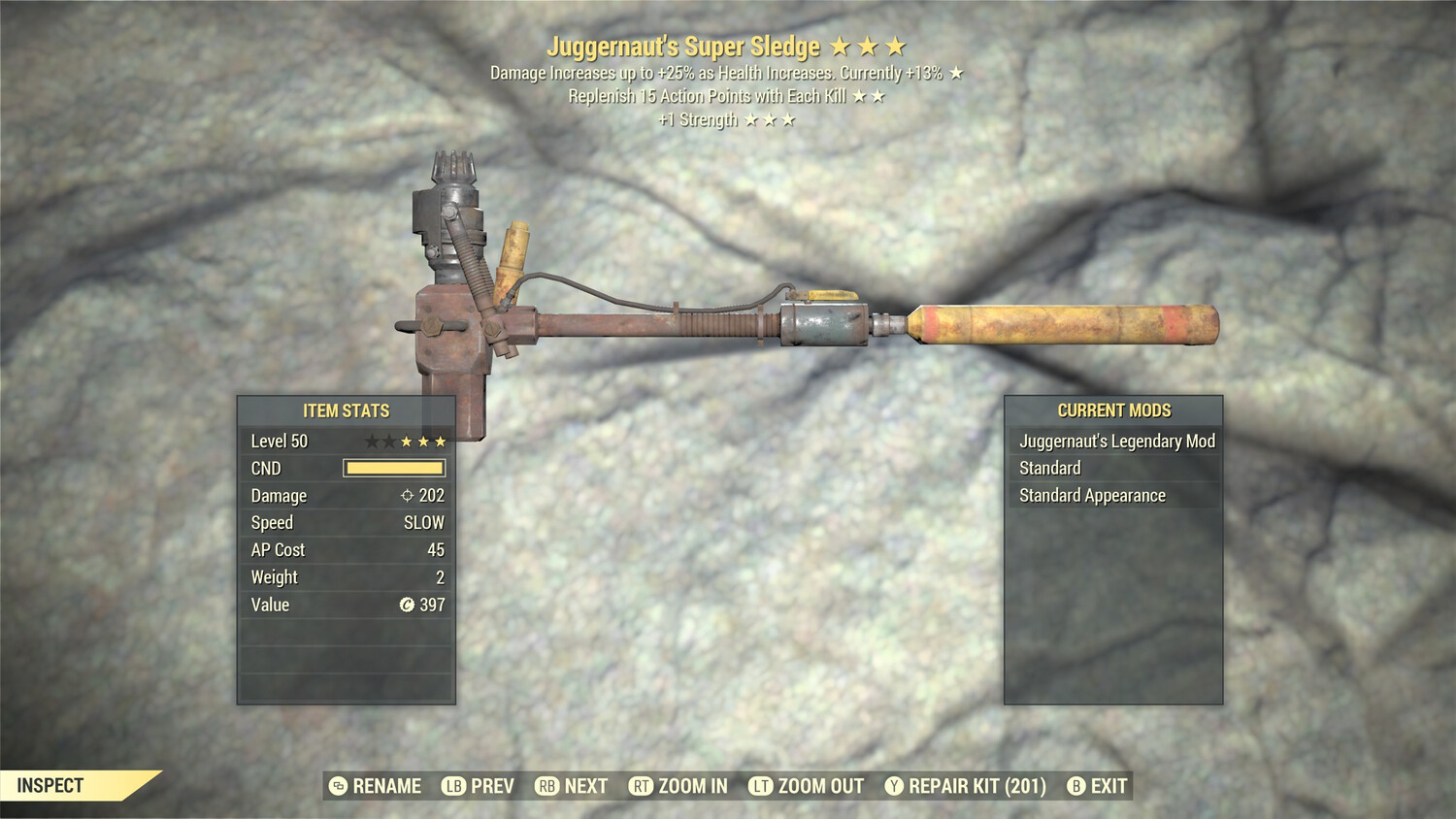This screenshot has height=819, width=1456.
Task: Select the Juggernaut's Legendary Mod row
Action: pyautogui.click(x=1114, y=442)
